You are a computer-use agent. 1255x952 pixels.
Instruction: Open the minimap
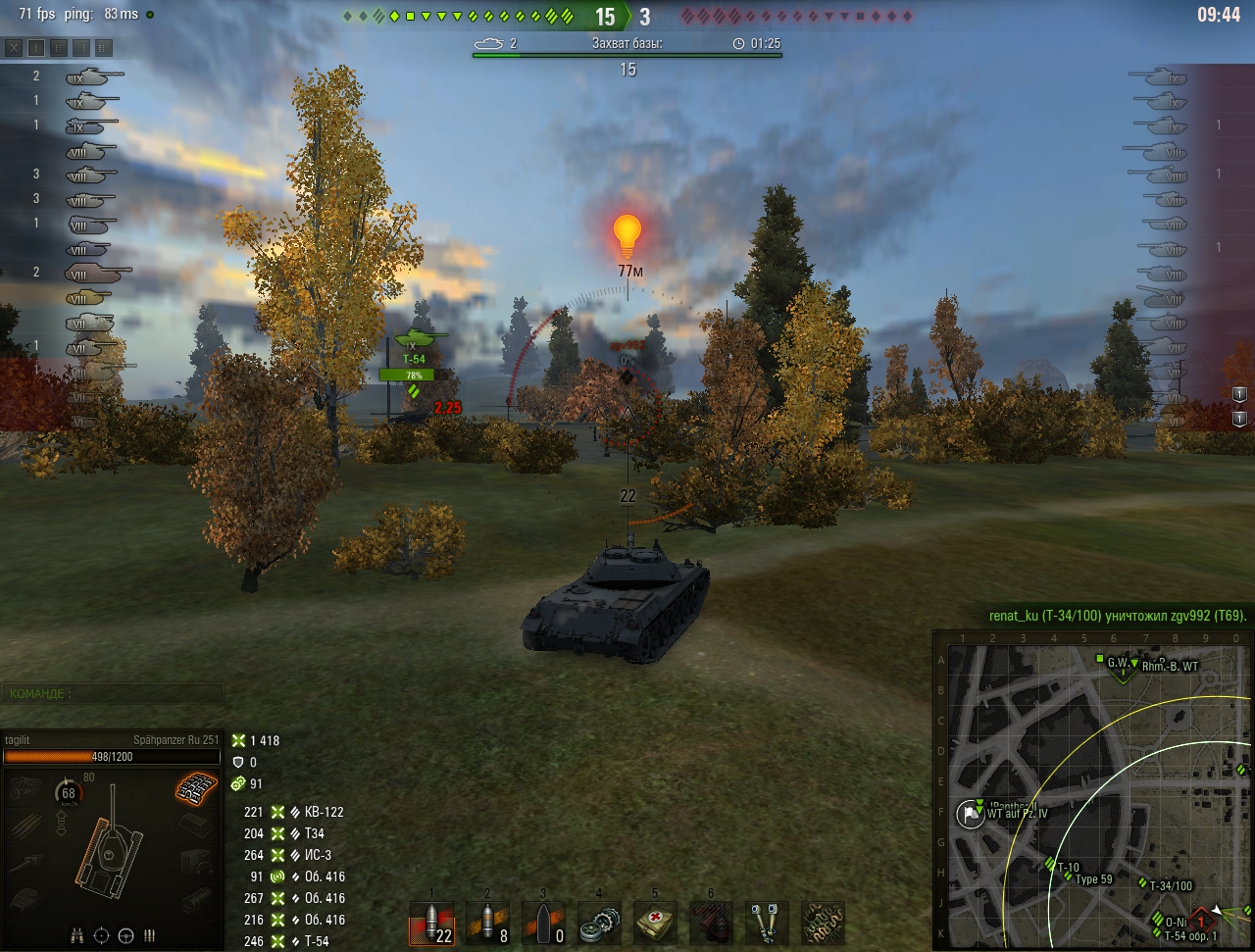pos(1092,790)
